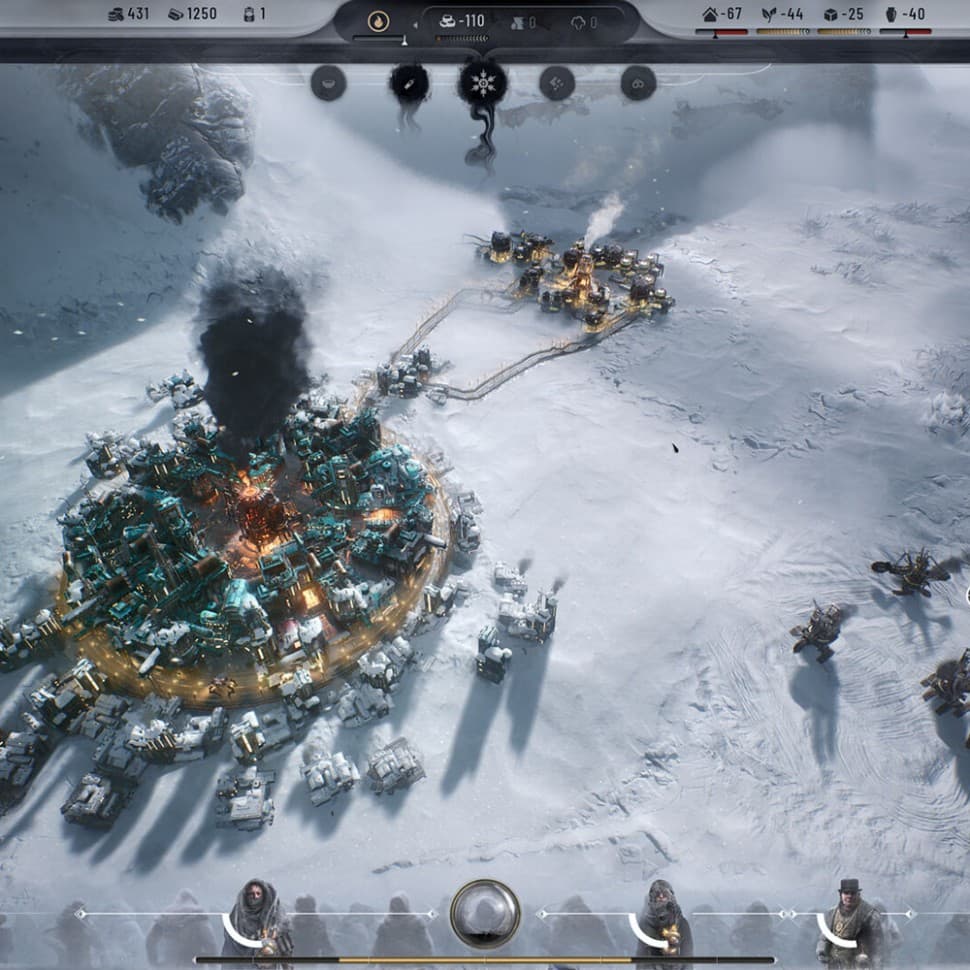Click the crime handcuffs problem indicator
This screenshot has width=970, height=970.
[638, 83]
